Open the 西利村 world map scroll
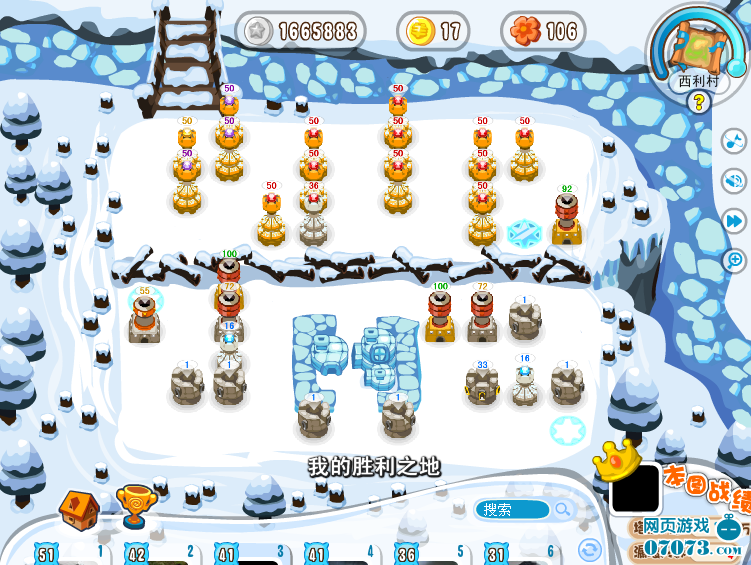The width and height of the screenshot is (751, 565). (699, 47)
